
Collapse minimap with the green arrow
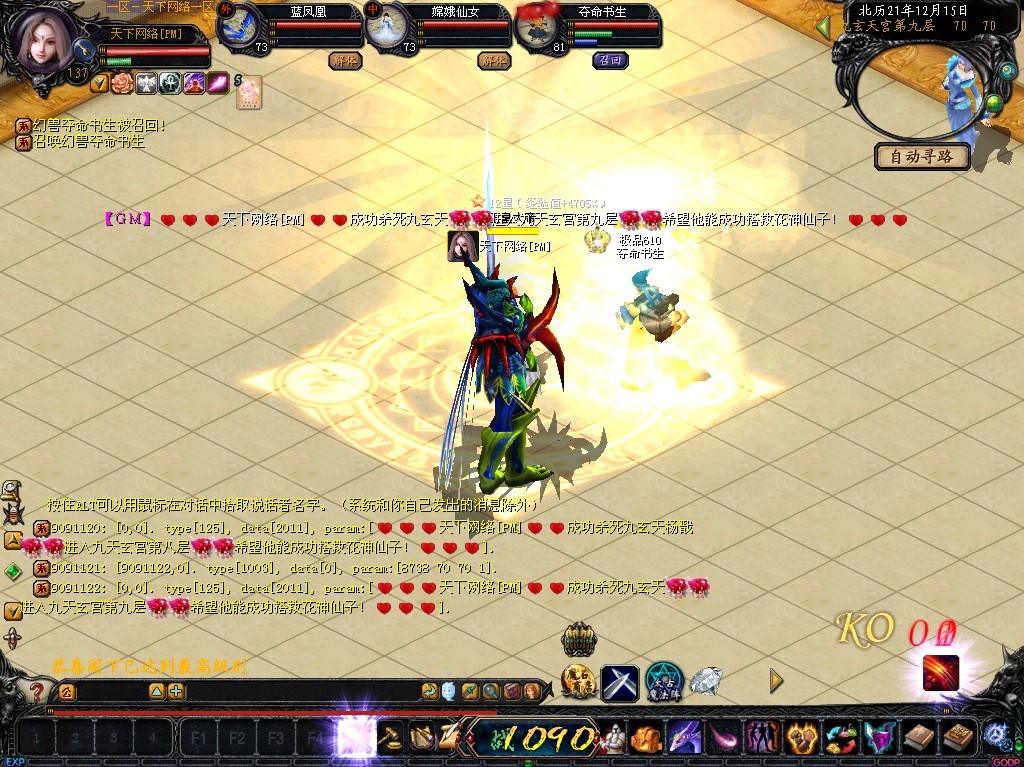tap(823, 27)
